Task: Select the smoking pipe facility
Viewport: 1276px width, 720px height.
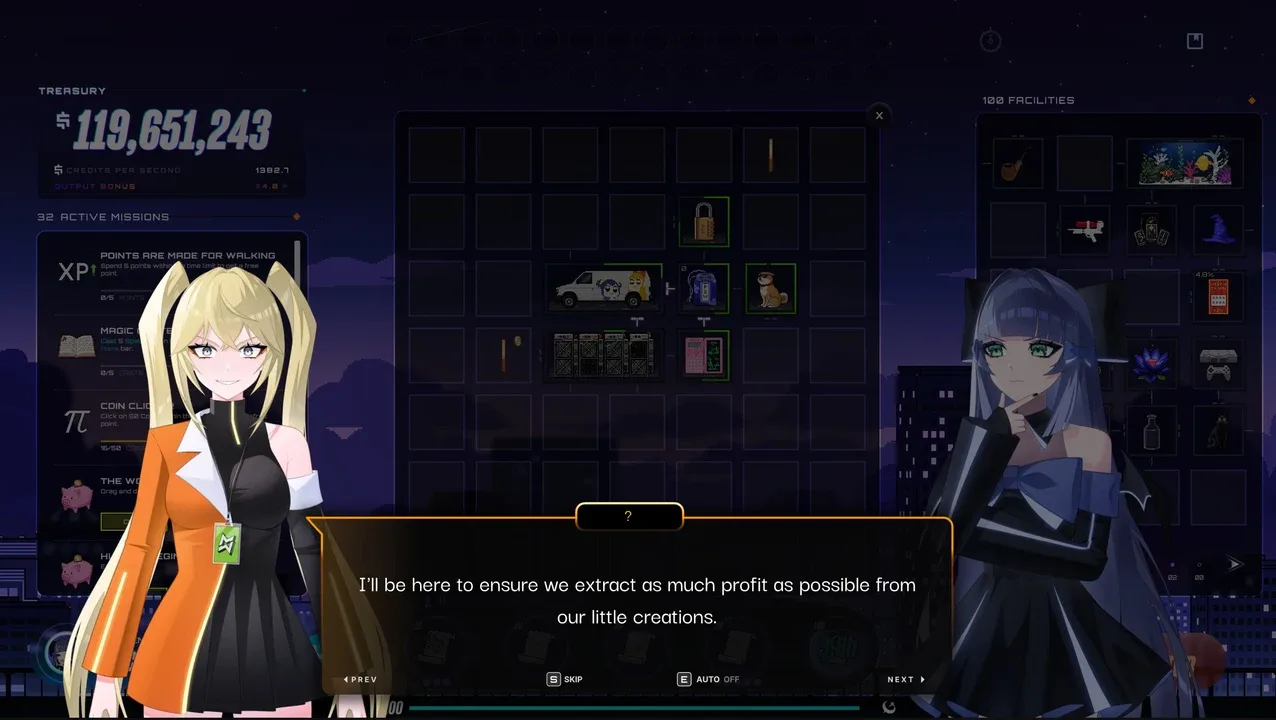Action: point(1017,163)
